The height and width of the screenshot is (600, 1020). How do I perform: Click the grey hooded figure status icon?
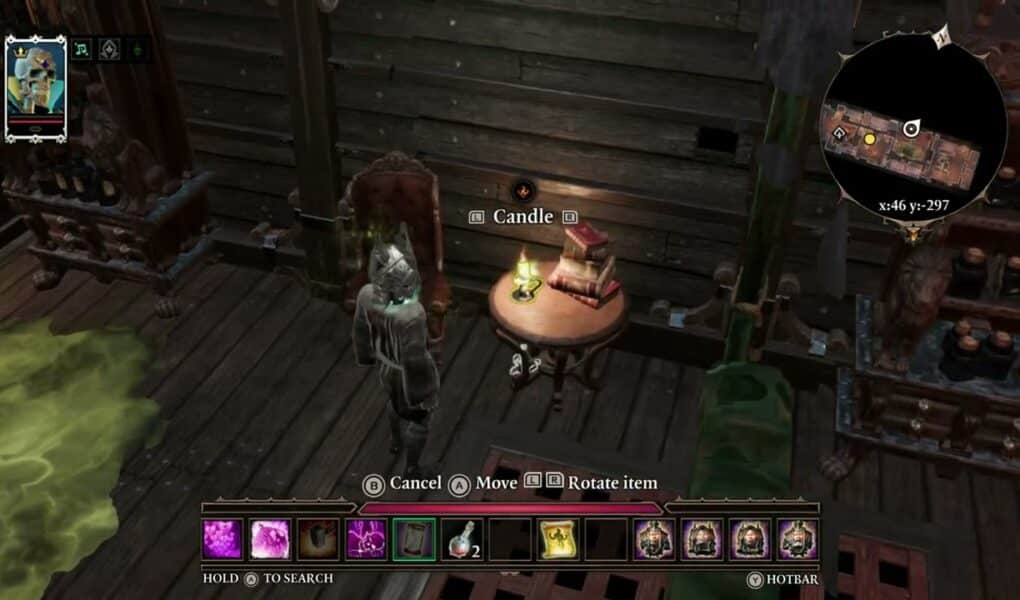[x=110, y=48]
